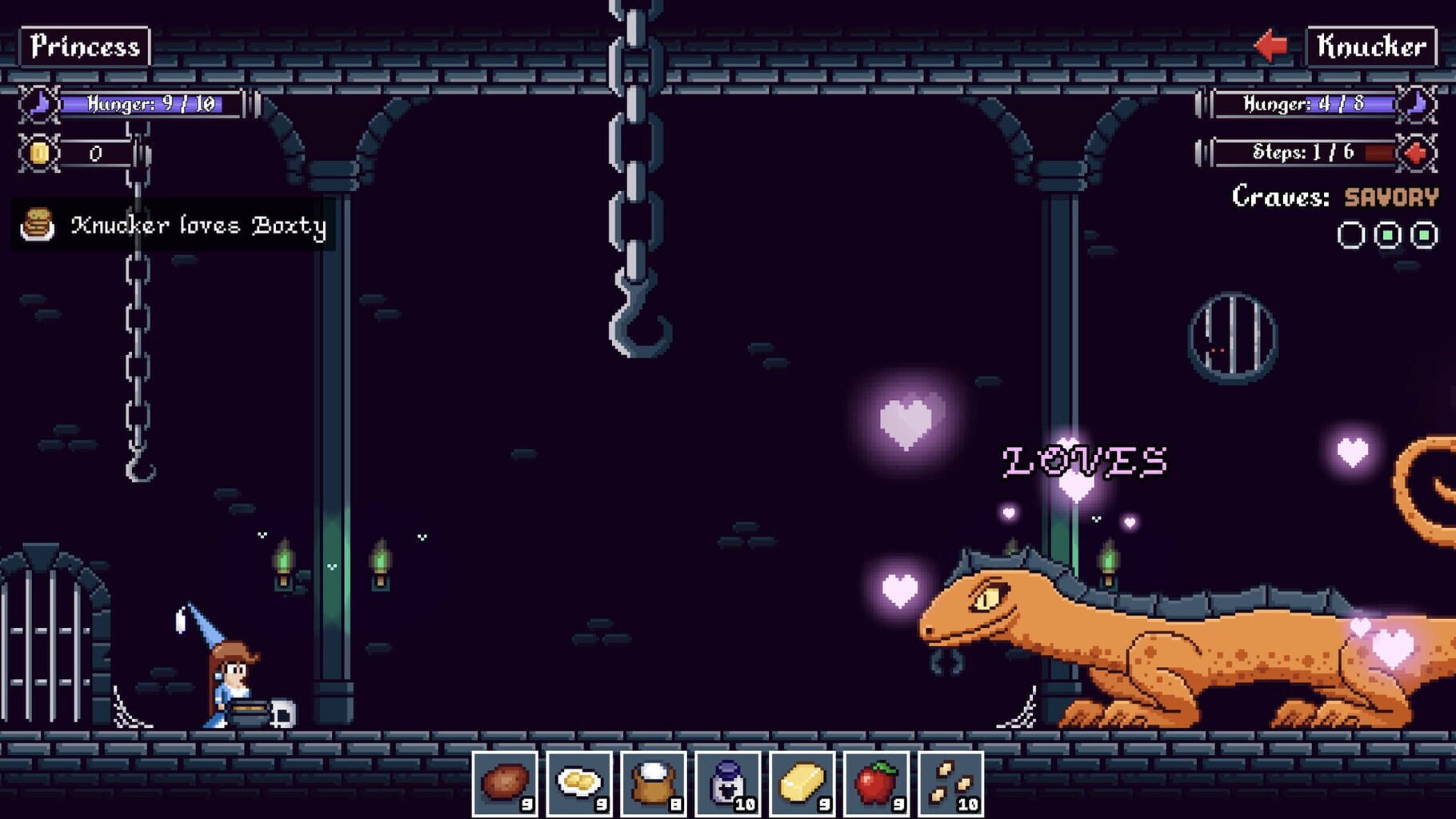Click the moon icon on Knucker's hunger bar

tap(1414, 105)
